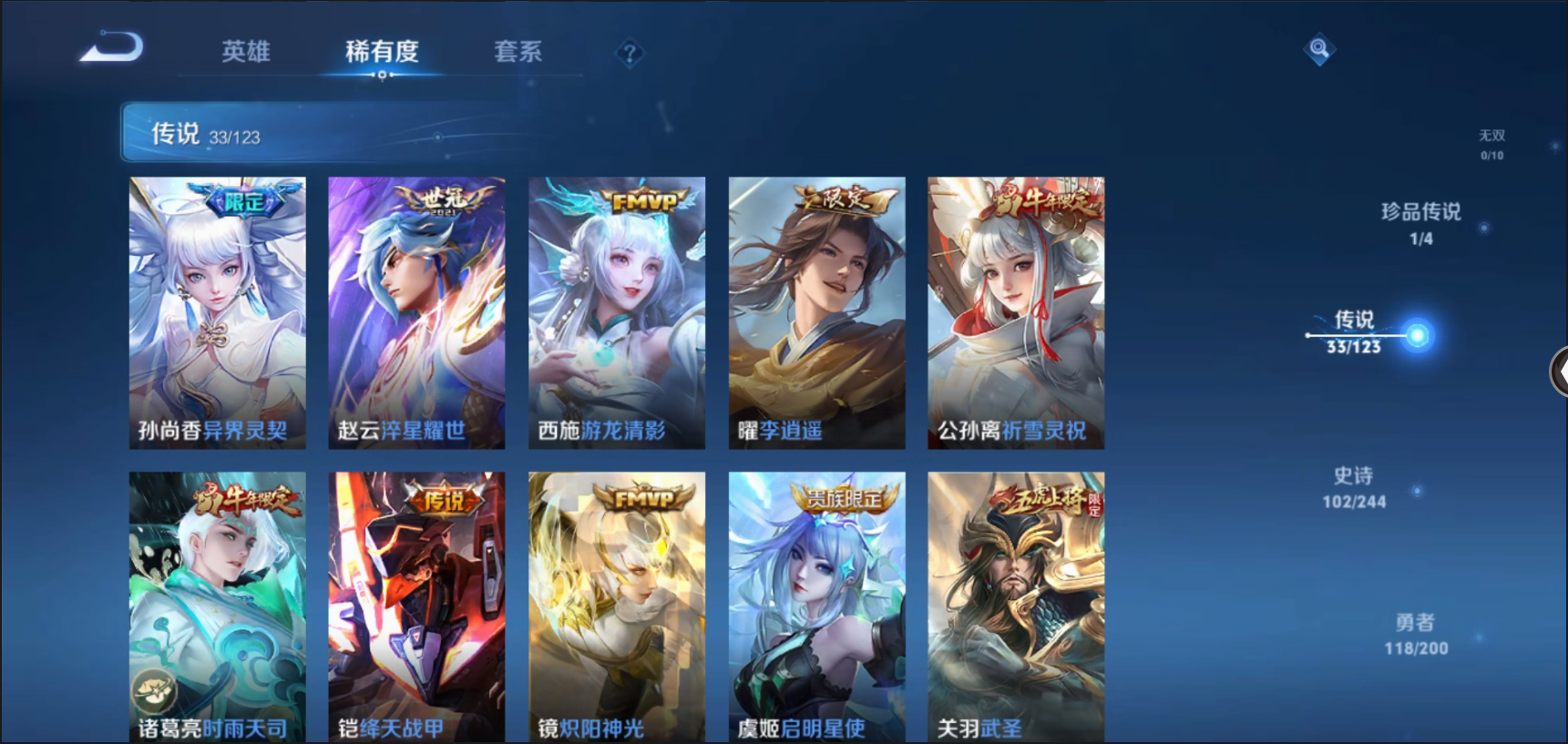Show help via the question mark icon

pos(630,54)
